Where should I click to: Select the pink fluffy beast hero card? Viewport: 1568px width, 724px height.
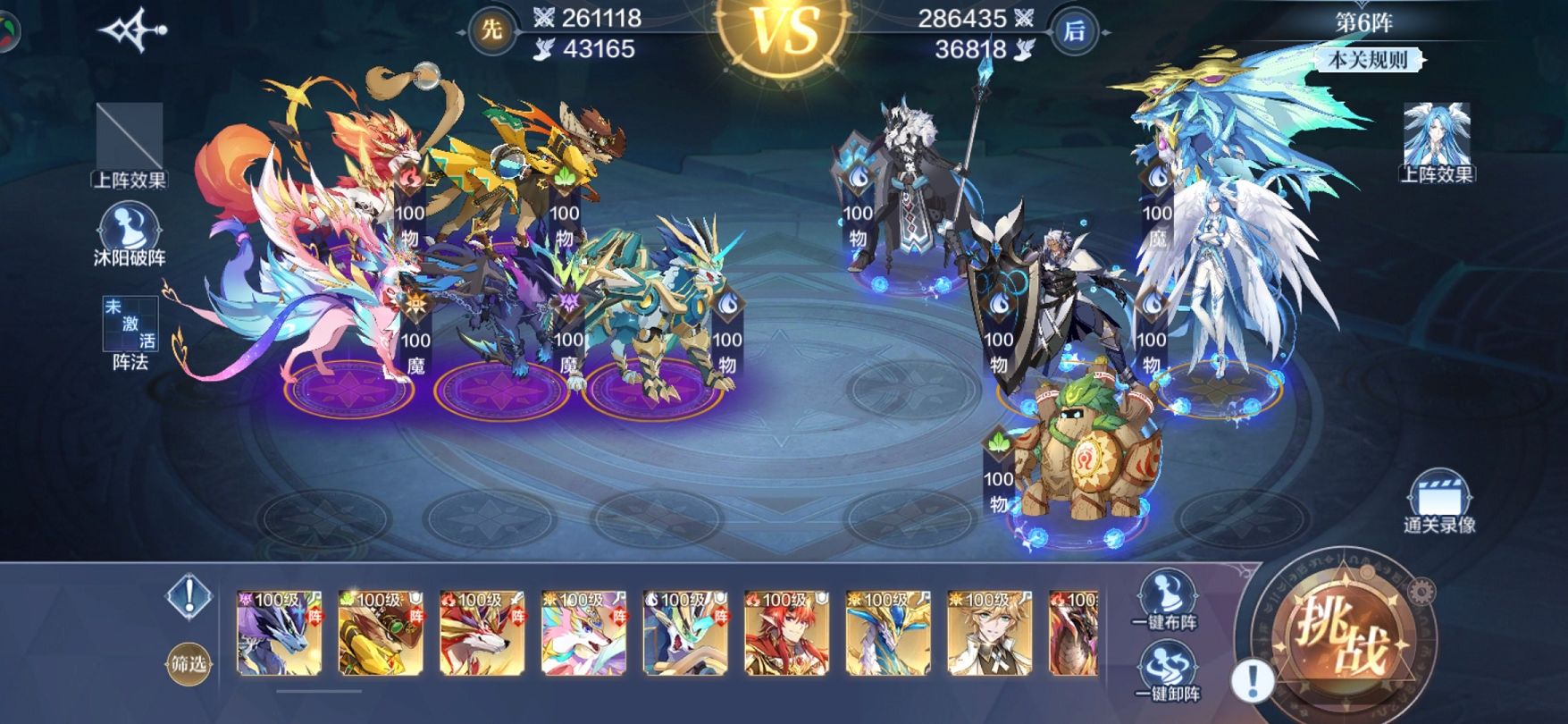(x=584, y=633)
